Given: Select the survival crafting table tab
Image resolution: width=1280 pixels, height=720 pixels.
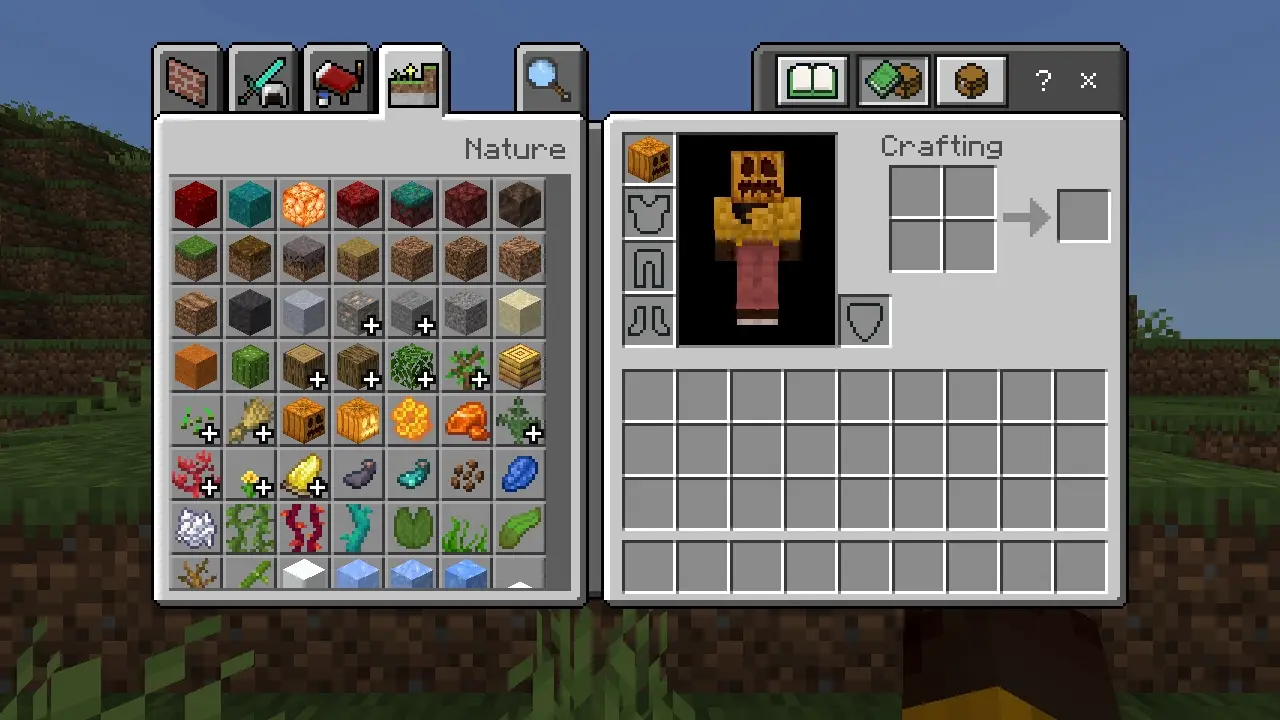Looking at the screenshot, I should (x=971, y=81).
